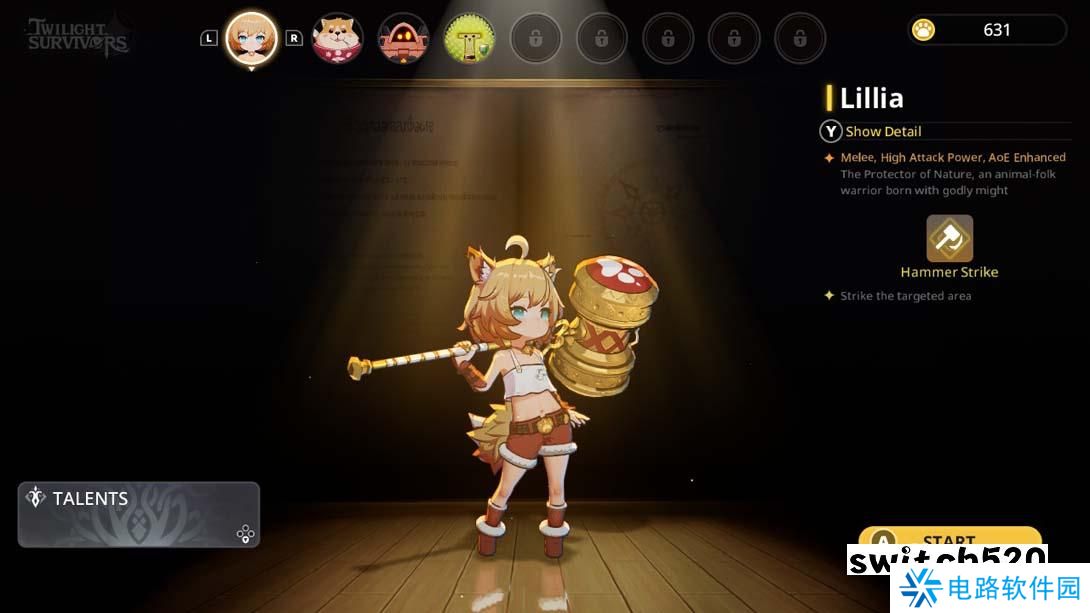Pick the red hooded character with glowing eyes
1090x613 pixels.
pyautogui.click(x=403, y=38)
